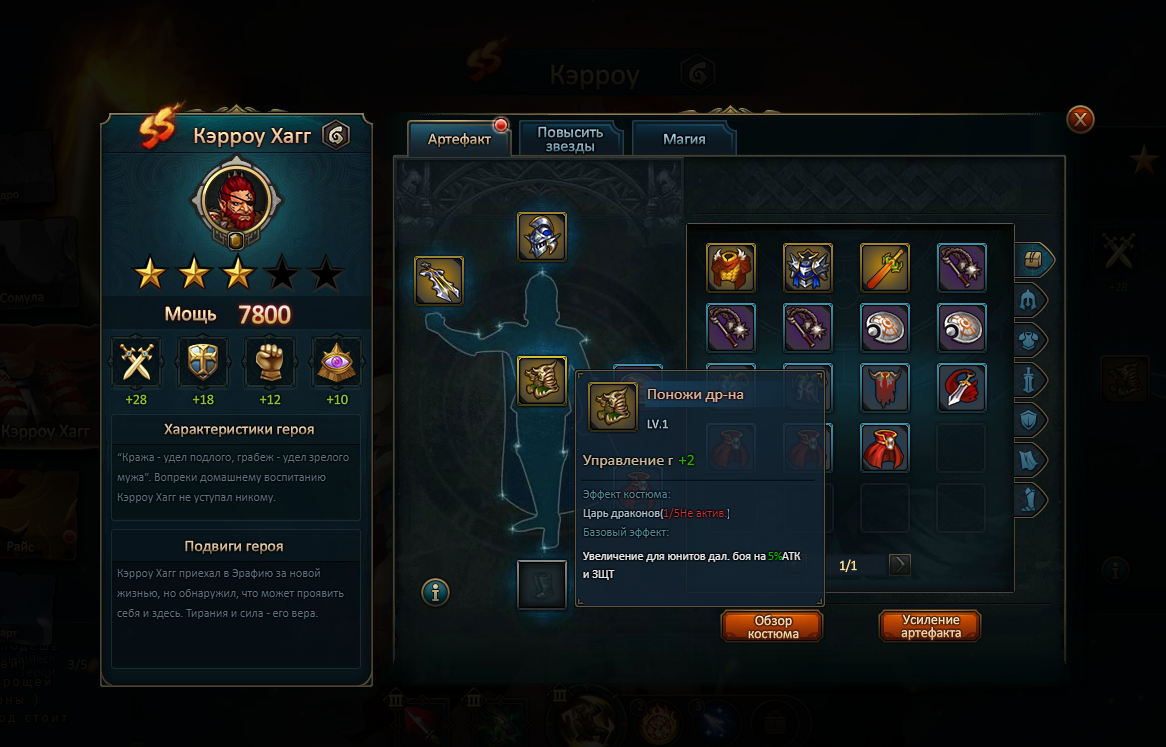Open the Магия tab
The height and width of the screenshot is (747, 1166).
tap(684, 139)
